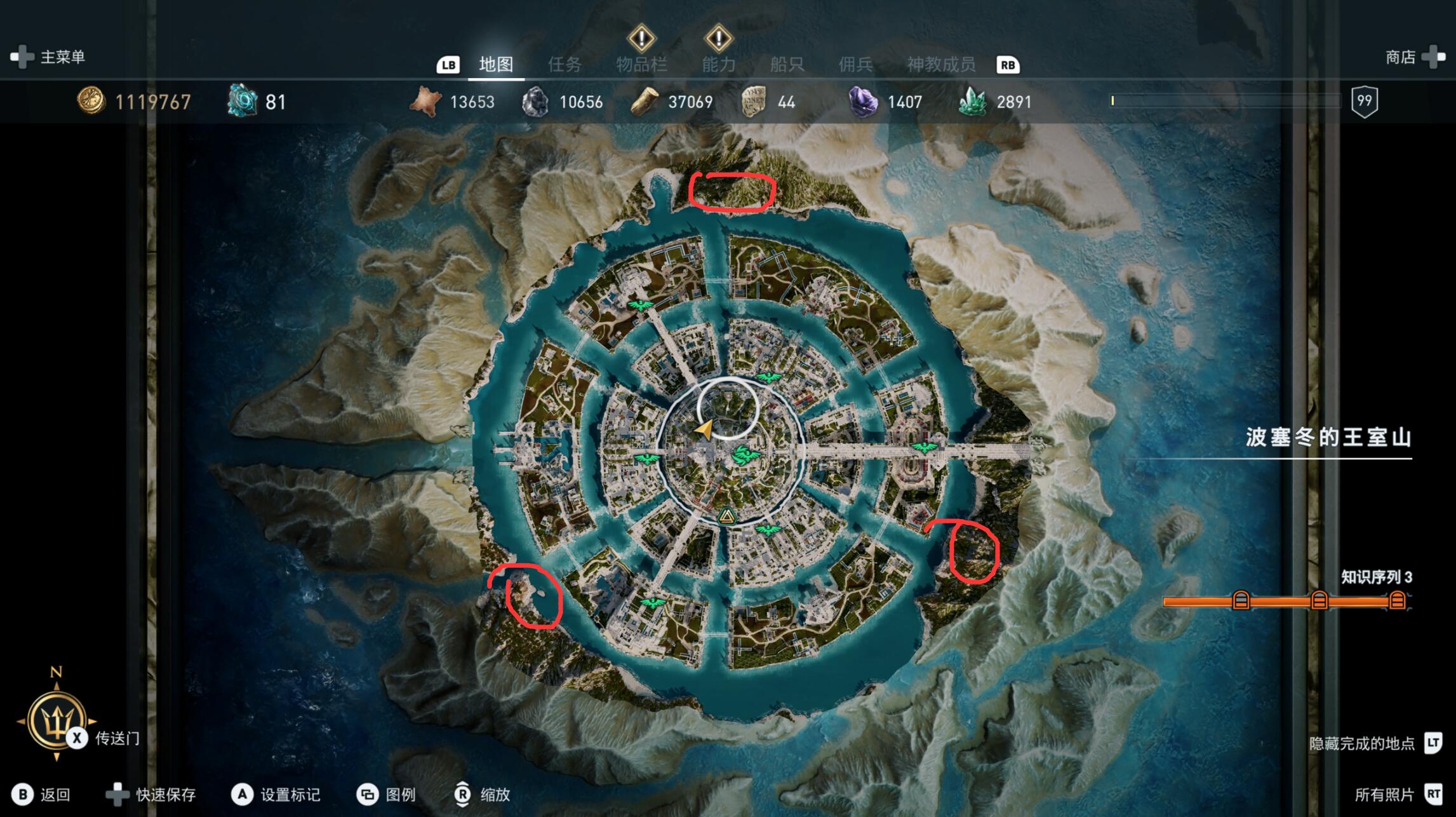This screenshot has width=1456, height=817.
Task: Open the 传送门 portal trident icon
Action: coord(57,720)
